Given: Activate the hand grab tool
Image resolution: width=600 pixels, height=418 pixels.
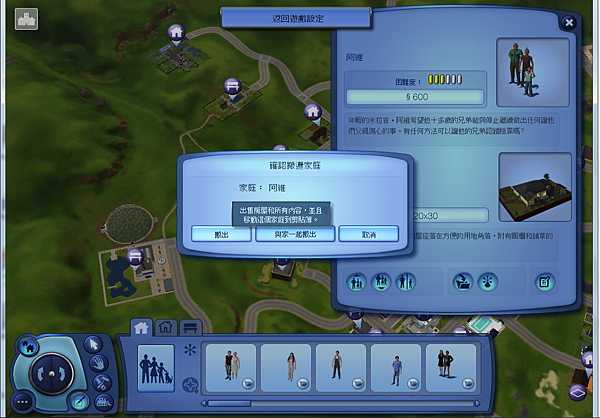Looking at the screenshot, I should coord(101,363).
